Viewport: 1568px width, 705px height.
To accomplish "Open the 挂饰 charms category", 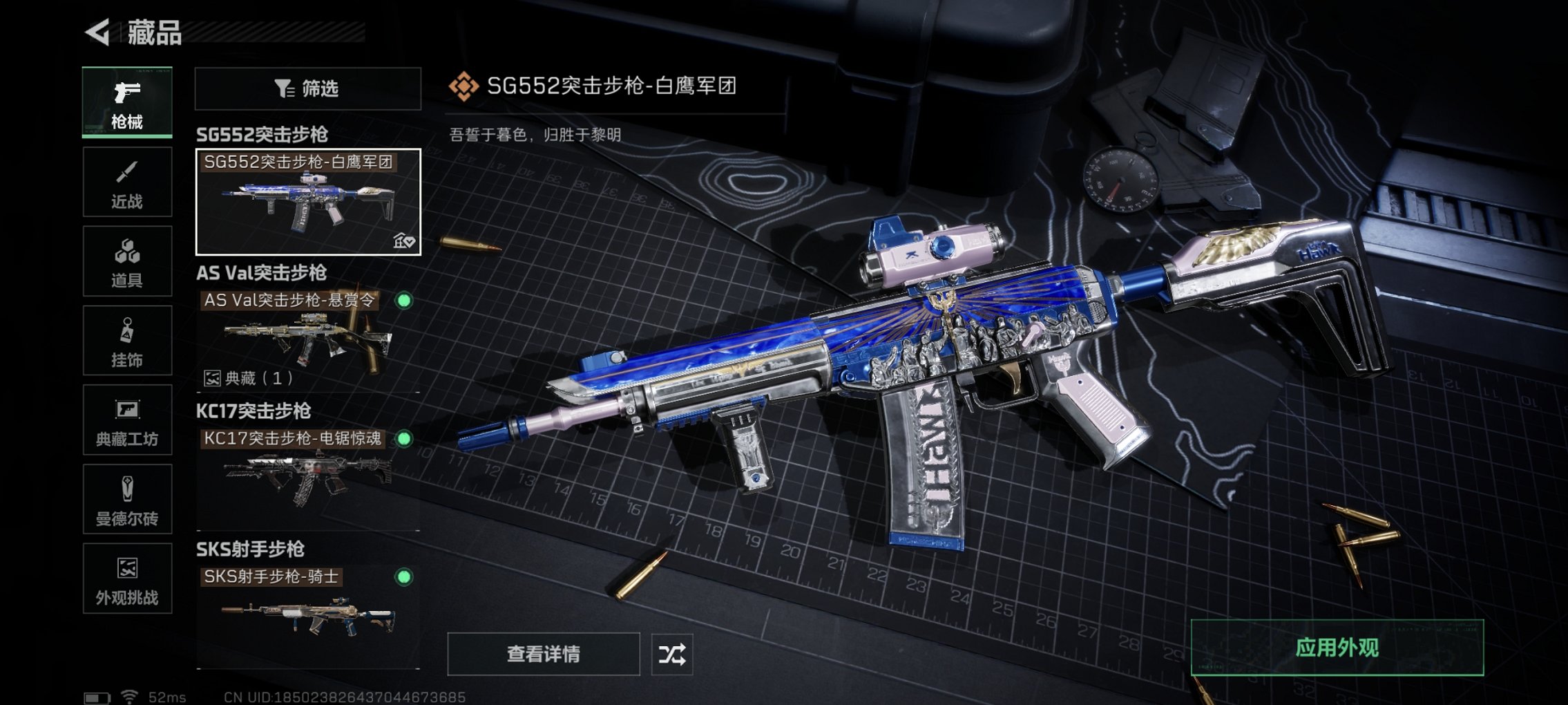I will tap(127, 340).
